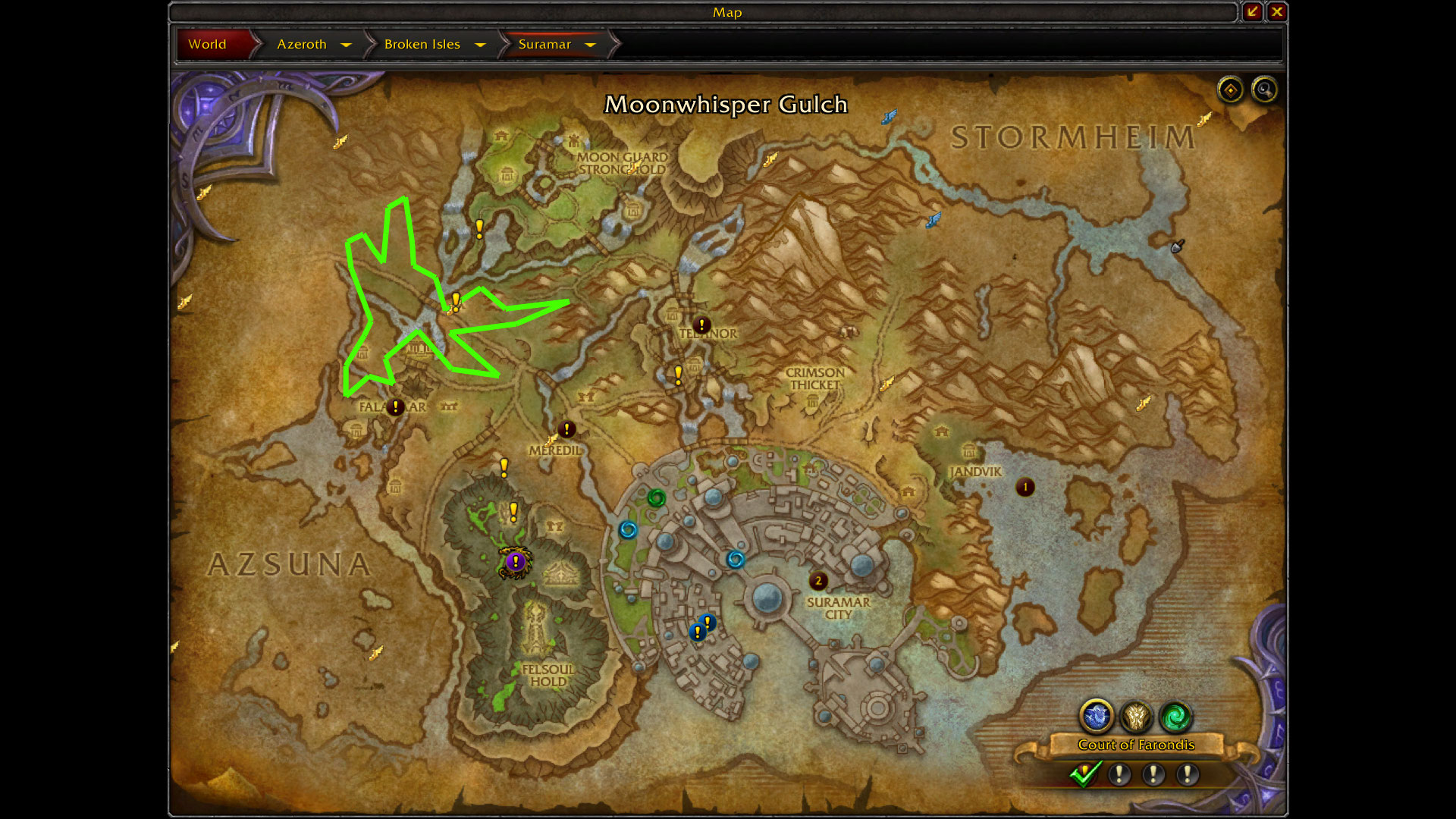Click the quest marker on the Falanaar label
This screenshot has height=819, width=1456.
click(x=395, y=407)
